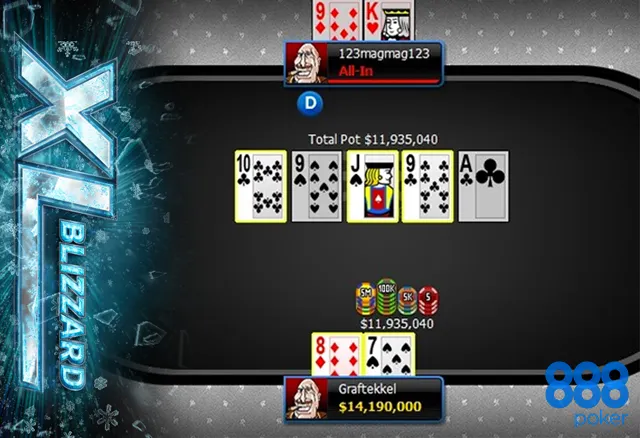Click Graftekkel's eight of diamonds hole card
This screenshot has height=438, width=640.
coord(334,355)
